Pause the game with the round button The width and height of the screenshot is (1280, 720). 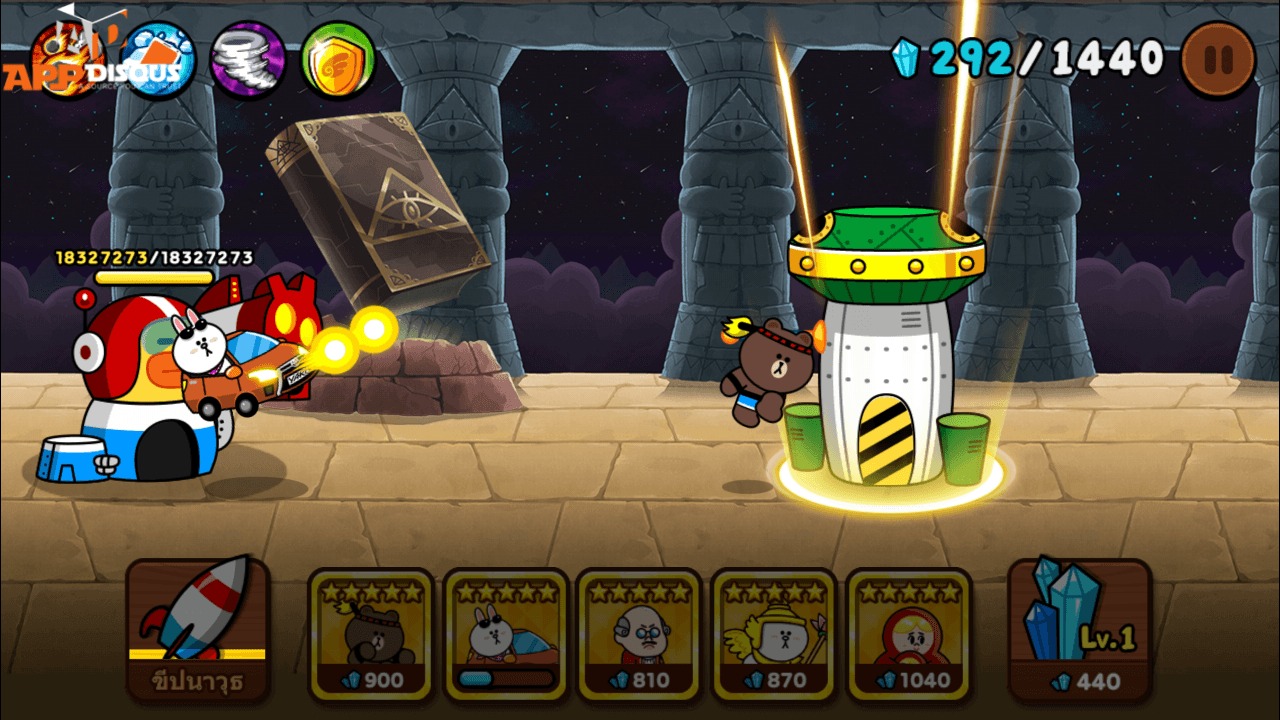coord(1217,59)
